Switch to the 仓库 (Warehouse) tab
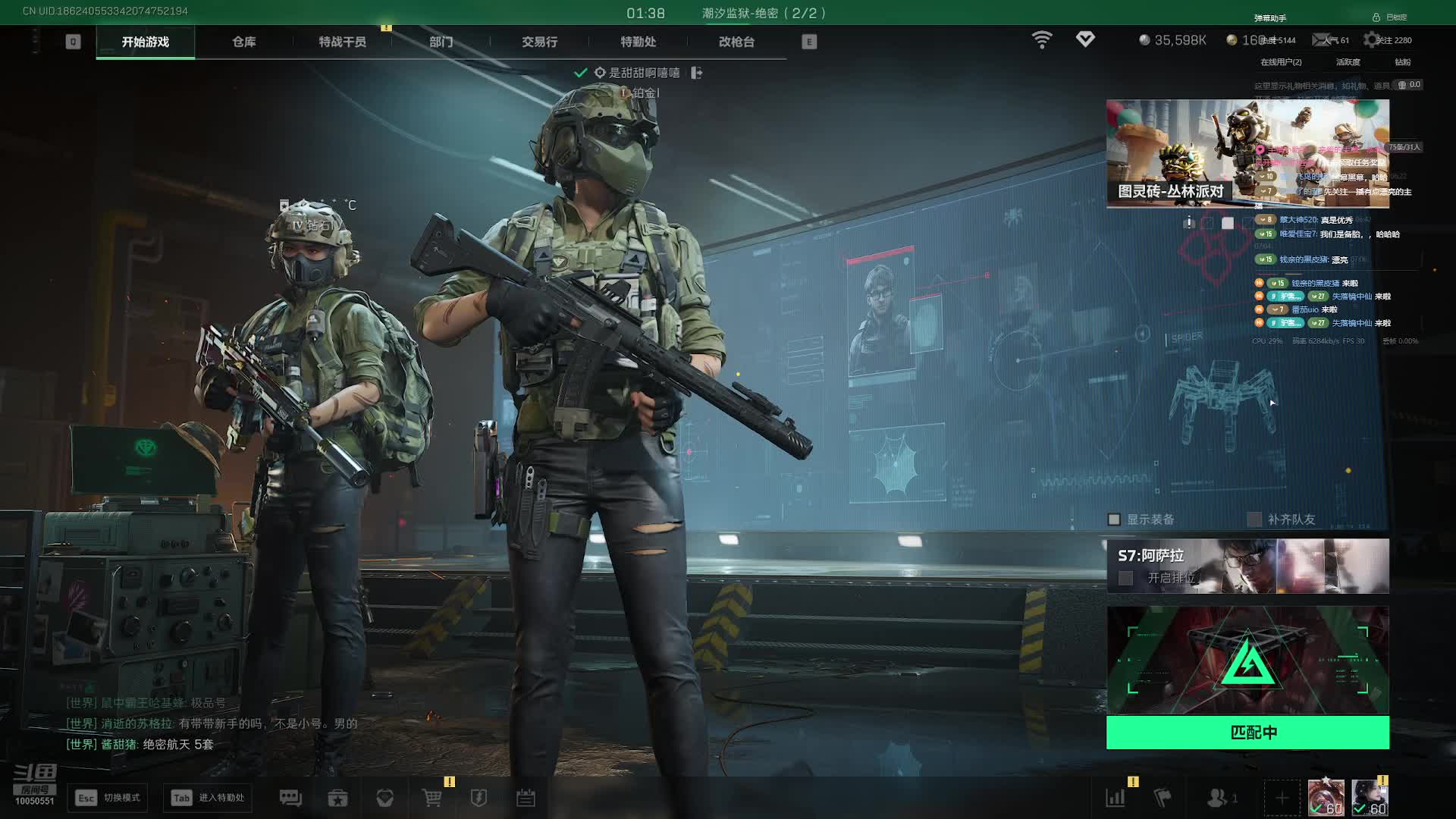The image size is (1456, 819). [243, 42]
